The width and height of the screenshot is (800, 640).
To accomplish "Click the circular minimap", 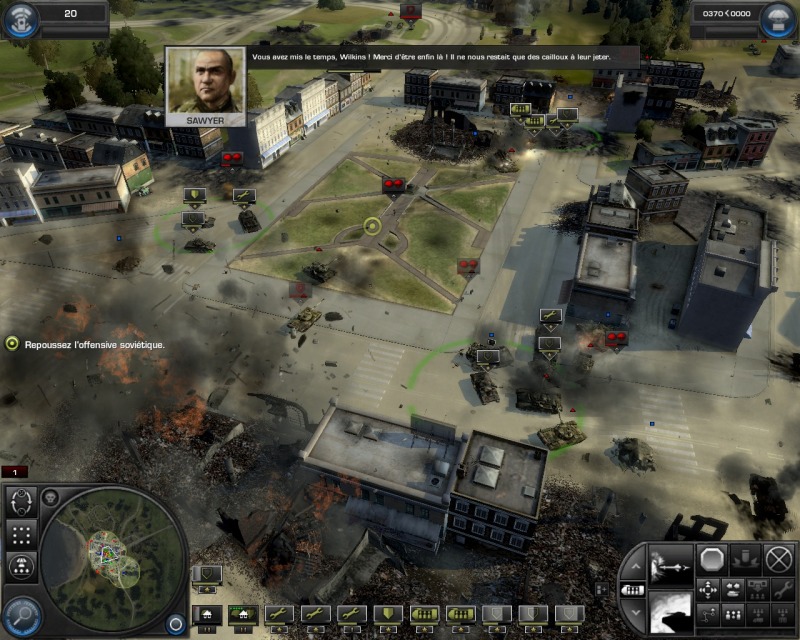I will (x=113, y=557).
